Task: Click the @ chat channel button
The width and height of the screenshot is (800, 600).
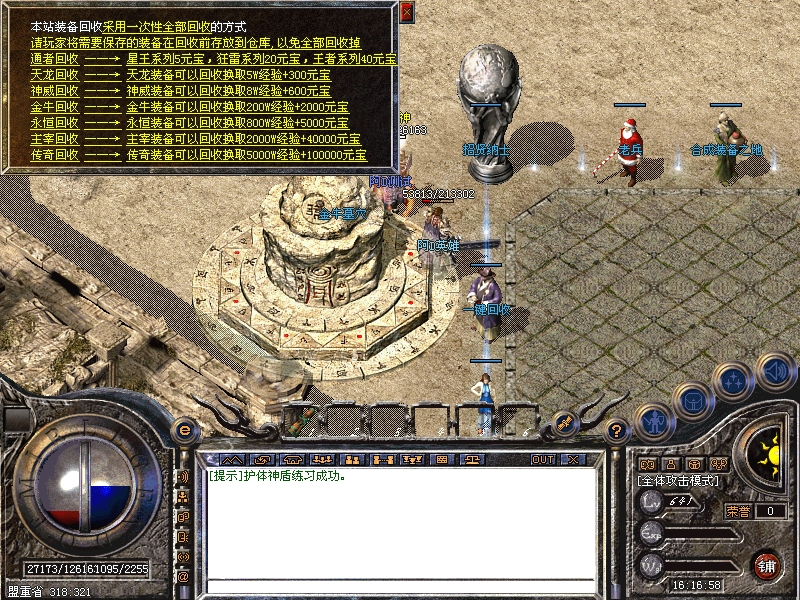Action: click(183, 577)
